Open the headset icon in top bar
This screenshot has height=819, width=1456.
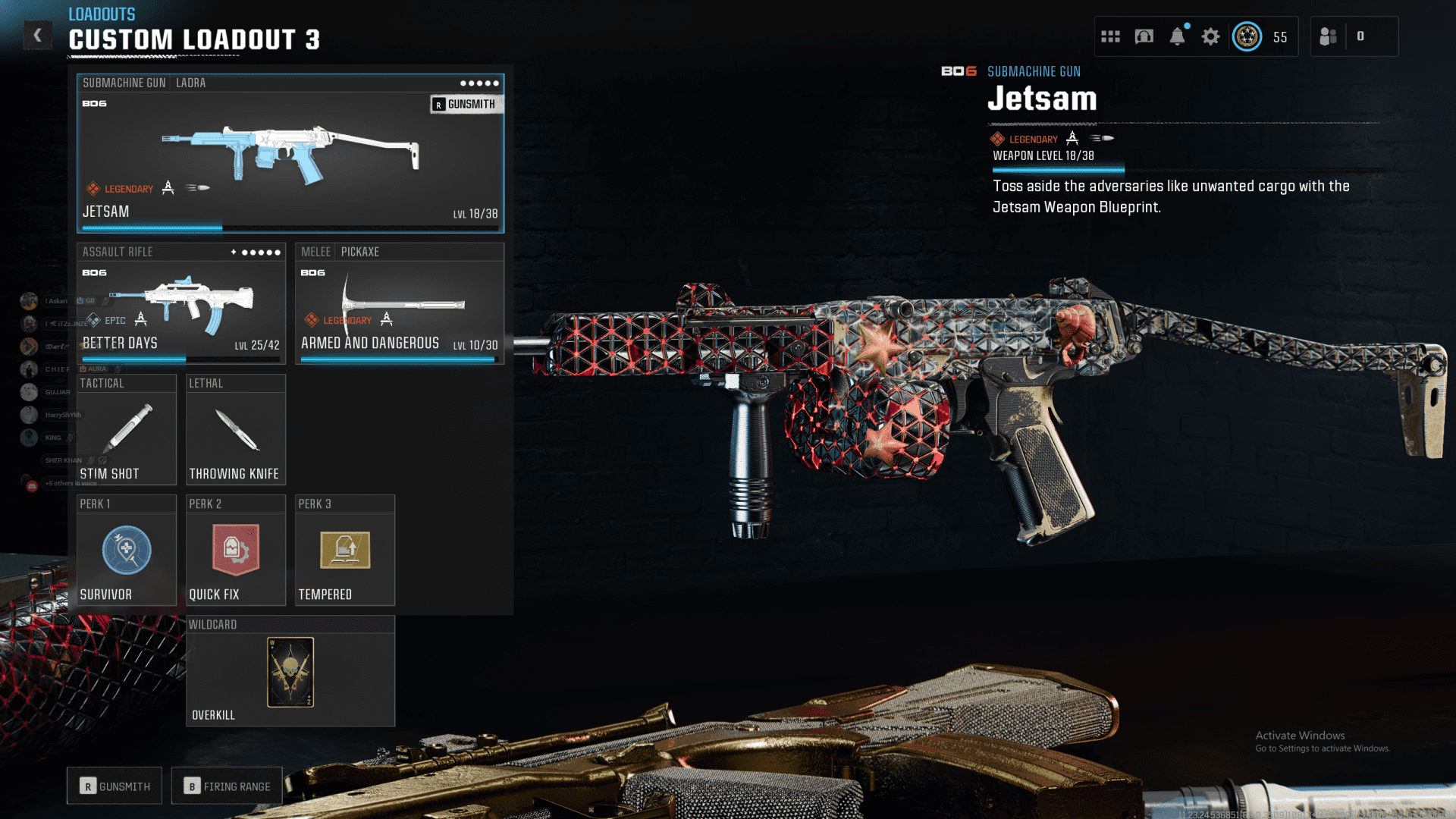(x=1144, y=36)
